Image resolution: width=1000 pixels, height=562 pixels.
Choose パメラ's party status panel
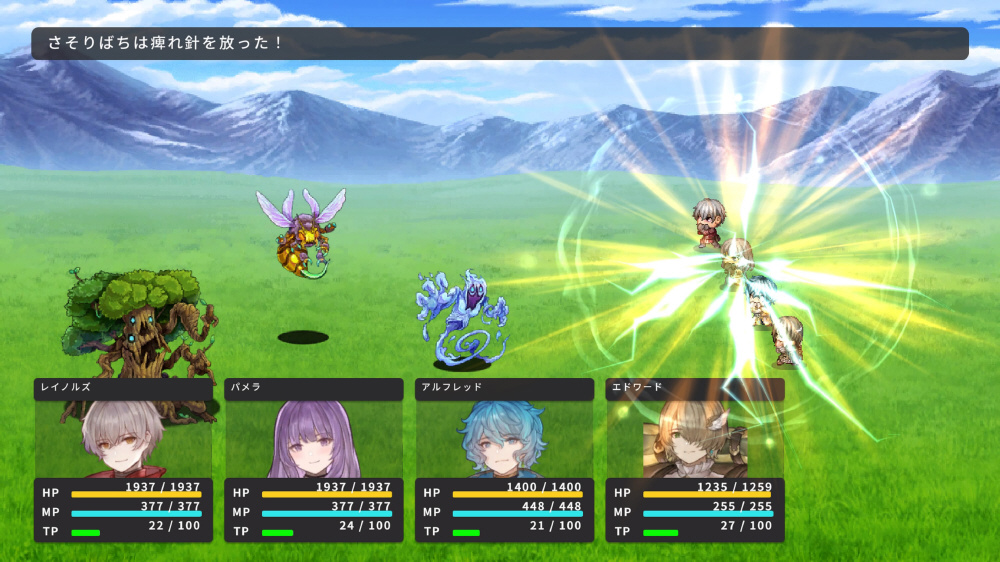coord(313,460)
